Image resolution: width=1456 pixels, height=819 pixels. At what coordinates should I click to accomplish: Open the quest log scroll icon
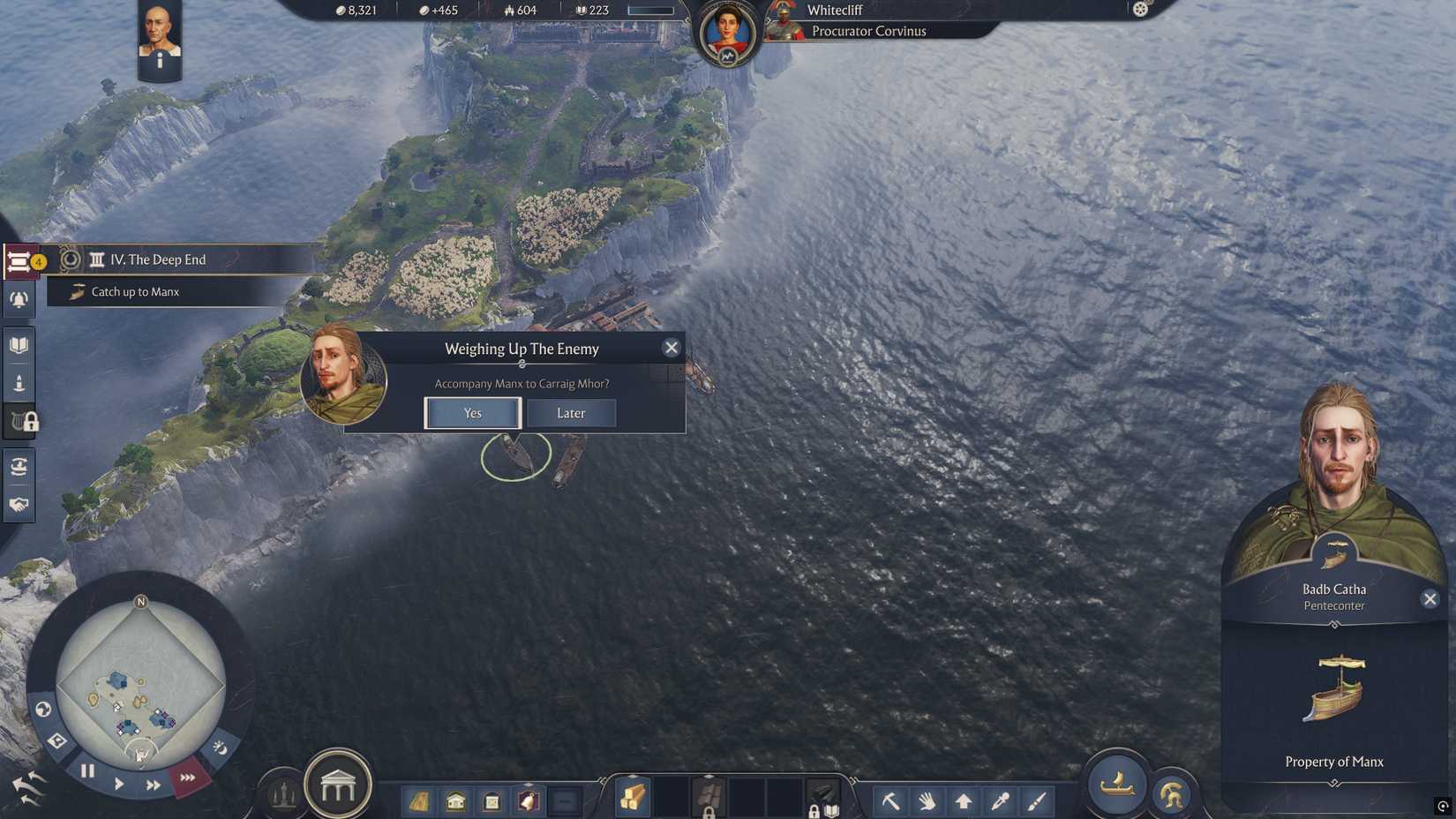click(x=19, y=260)
